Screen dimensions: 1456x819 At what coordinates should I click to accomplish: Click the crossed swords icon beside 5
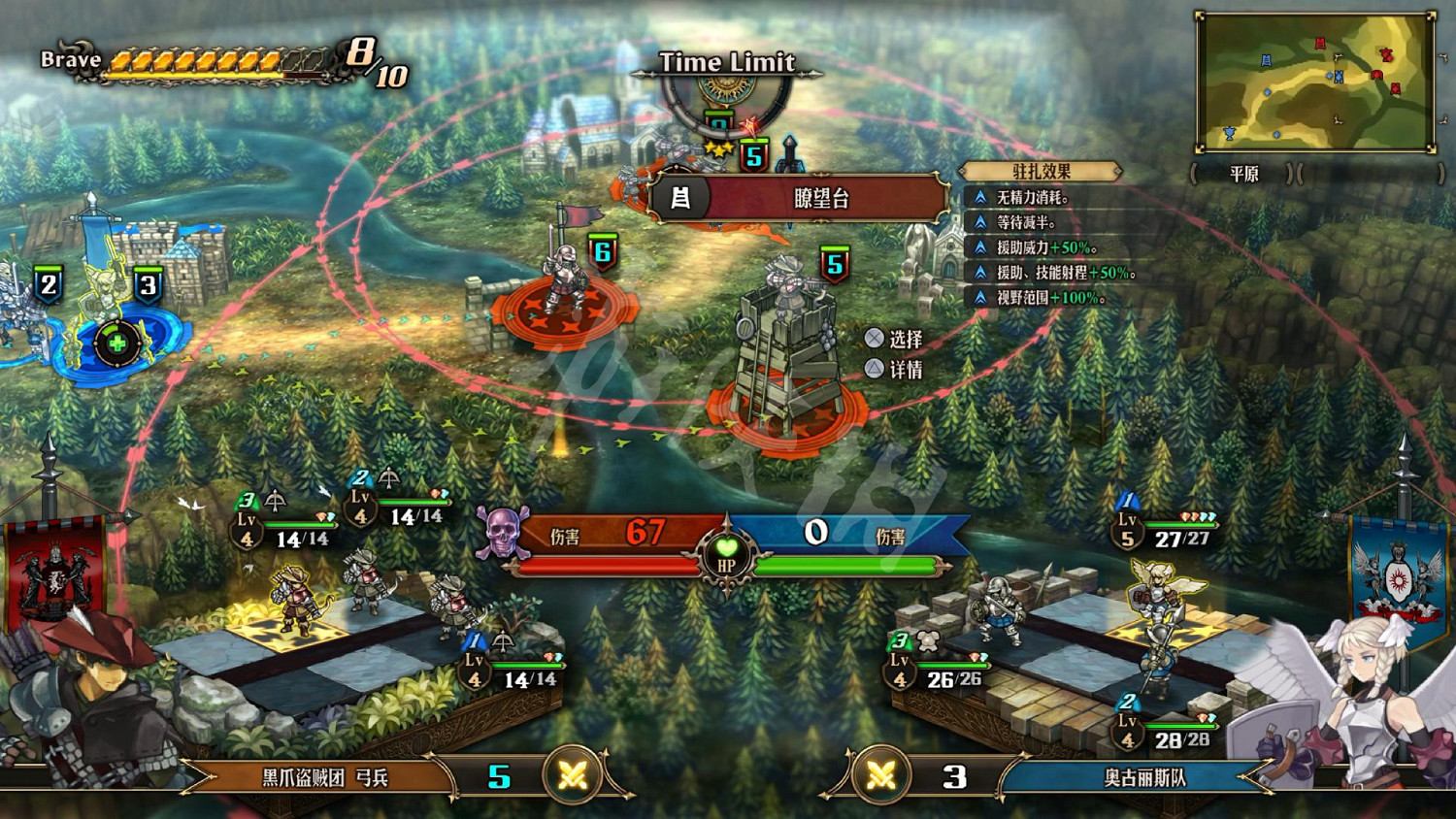point(573,776)
